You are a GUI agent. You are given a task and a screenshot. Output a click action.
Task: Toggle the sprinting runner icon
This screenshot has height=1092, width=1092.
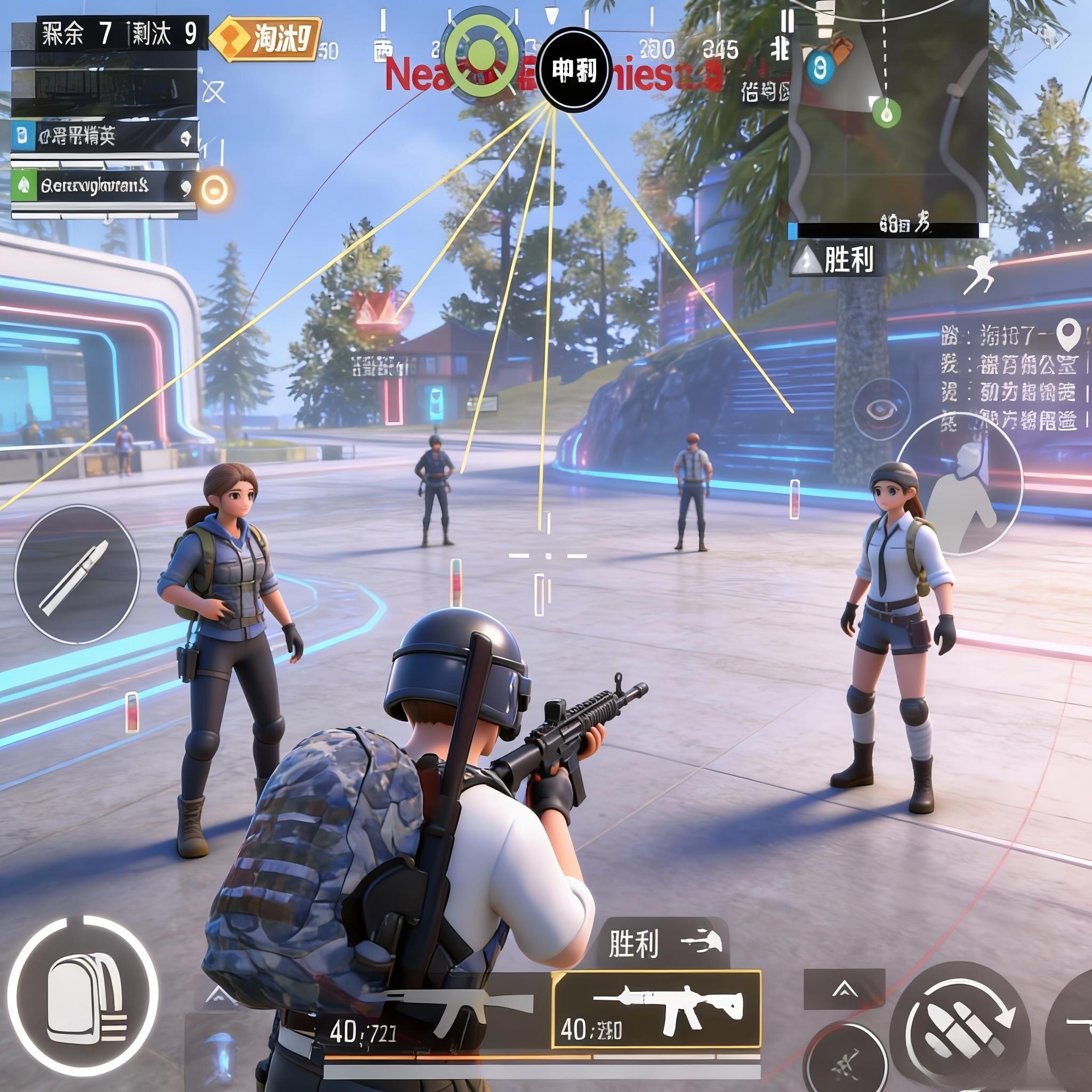(x=981, y=274)
